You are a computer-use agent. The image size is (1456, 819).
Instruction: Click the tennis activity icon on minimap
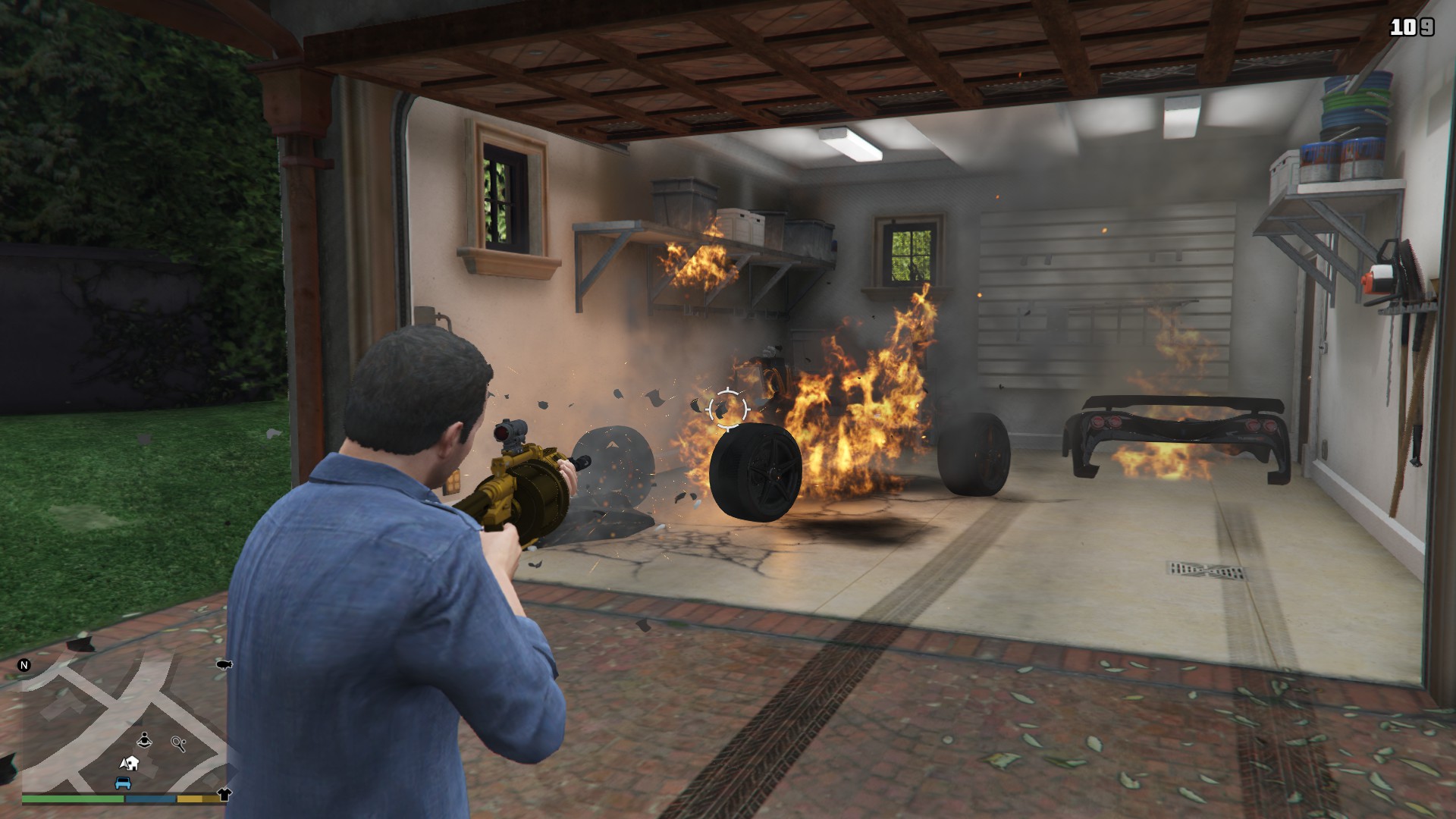(x=179, y=744)
